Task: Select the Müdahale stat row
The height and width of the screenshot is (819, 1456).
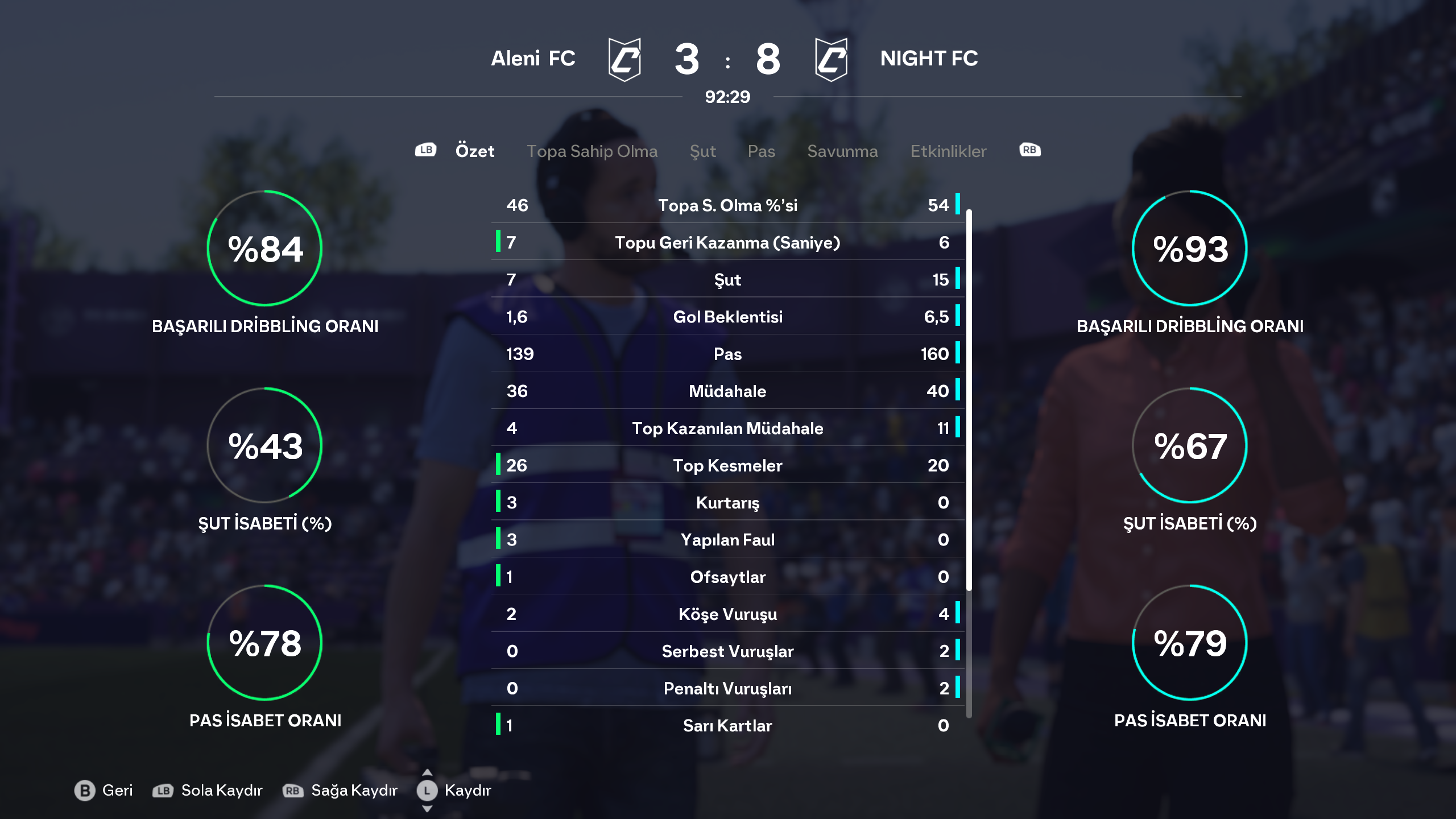Action: click(727, 391)
